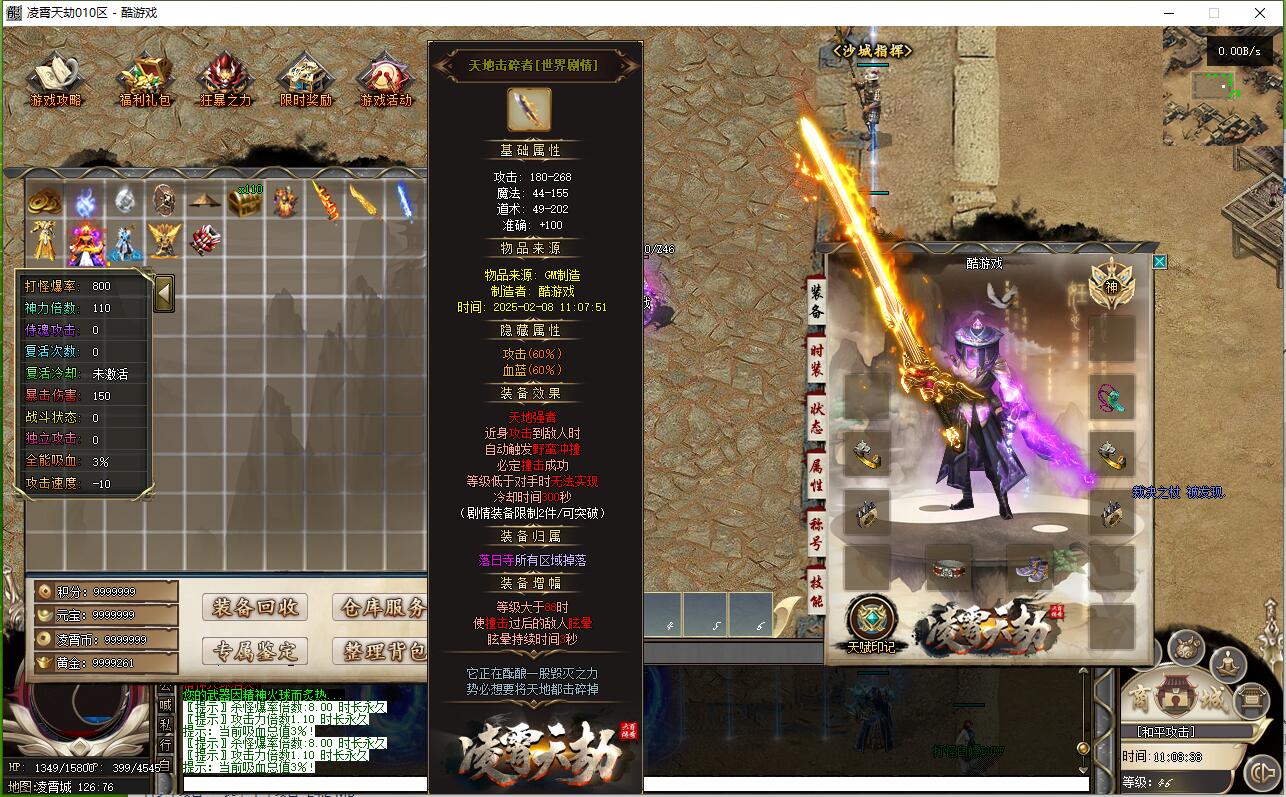The width and height of the screenshot is (1286, 797).
Task: Open the 限时奖励 timed rewards
Action: 305,78
